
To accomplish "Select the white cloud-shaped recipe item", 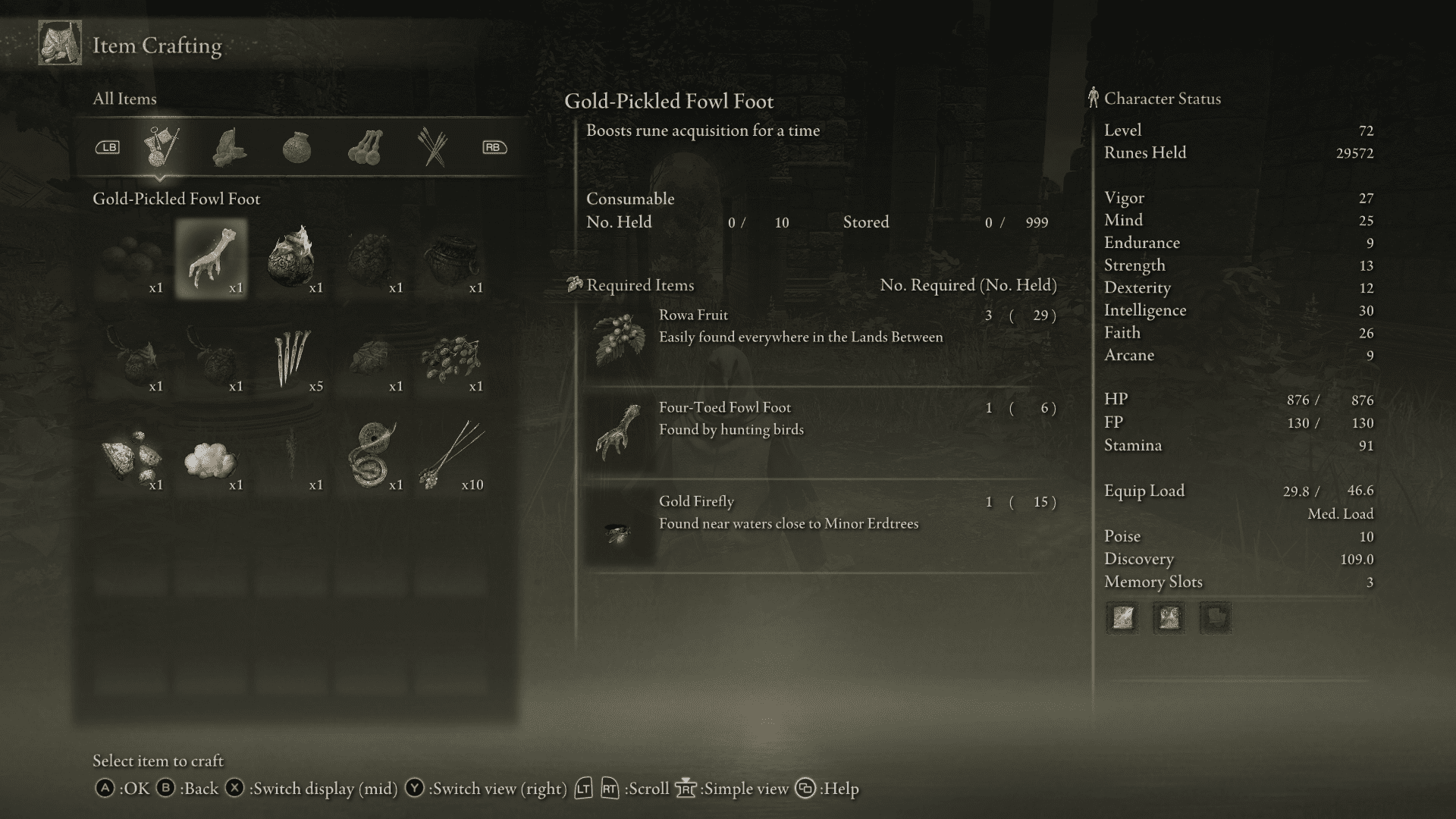I will tap(211, 455).
